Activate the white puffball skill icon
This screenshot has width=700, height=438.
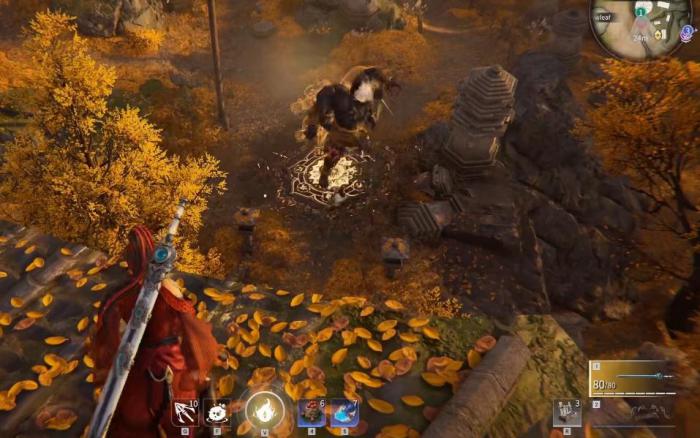pos(217,412)
